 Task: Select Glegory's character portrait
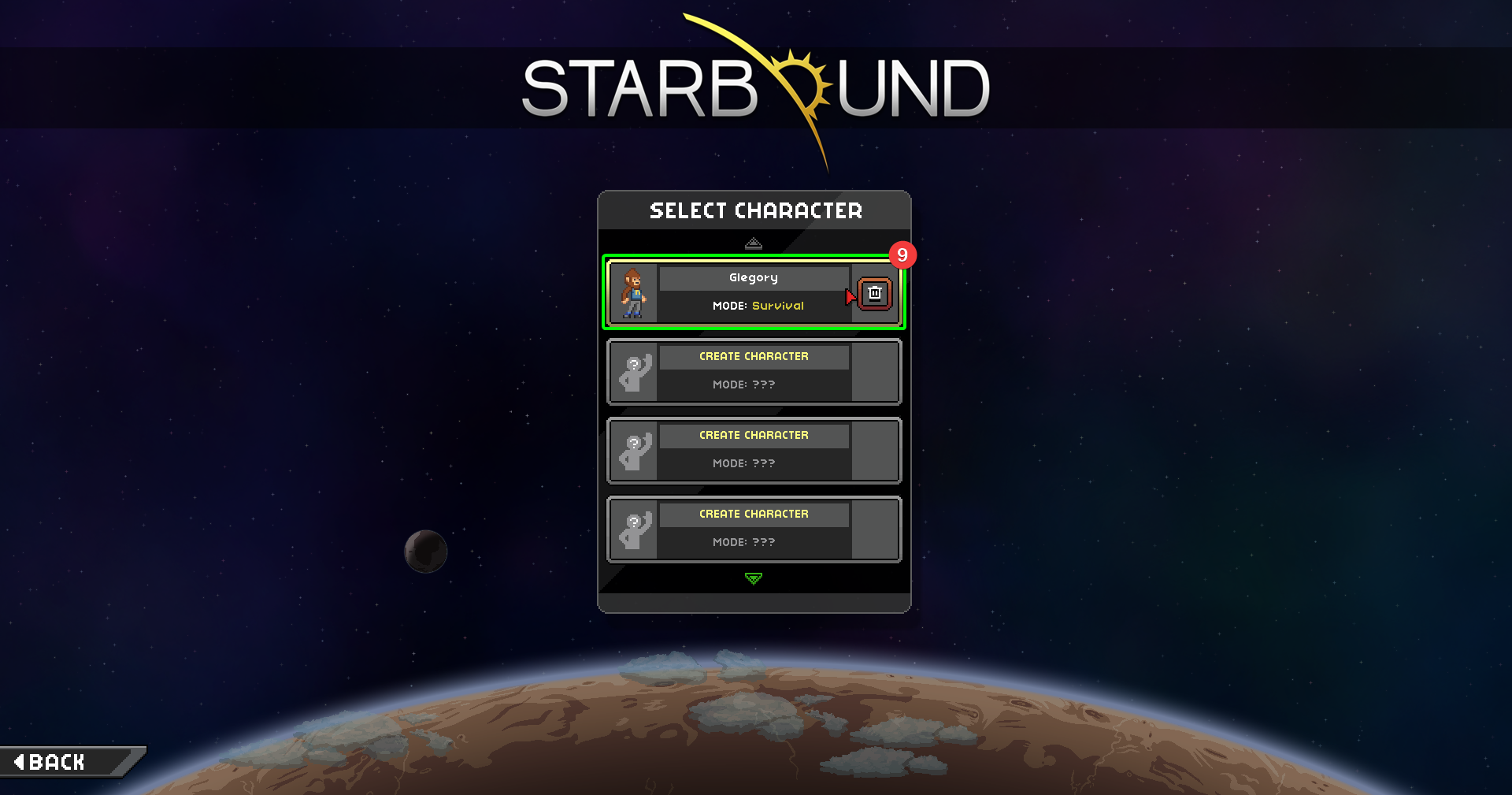pyautogui.click(x=633, y=293)
